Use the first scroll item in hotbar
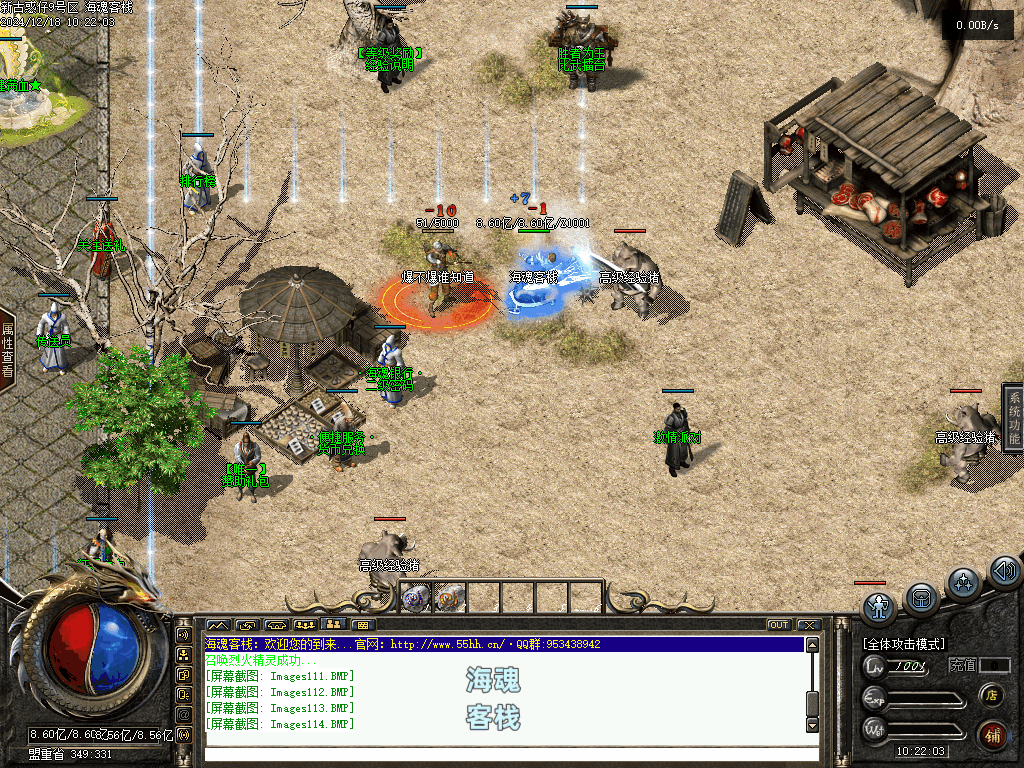Screen dimensions: 1024x768 click(415, 598)
